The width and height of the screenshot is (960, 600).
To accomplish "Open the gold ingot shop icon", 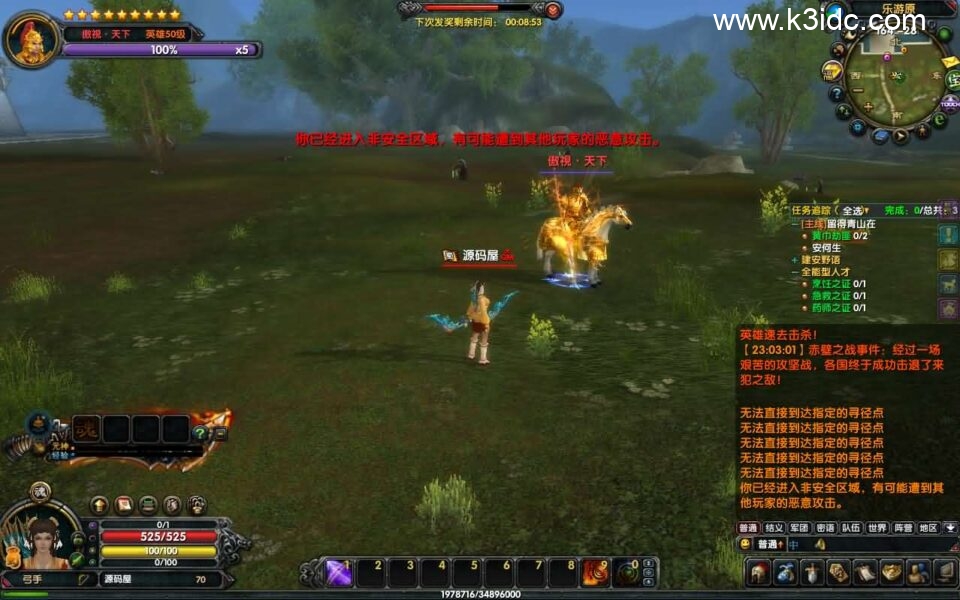I will click(x=891, y=573).
